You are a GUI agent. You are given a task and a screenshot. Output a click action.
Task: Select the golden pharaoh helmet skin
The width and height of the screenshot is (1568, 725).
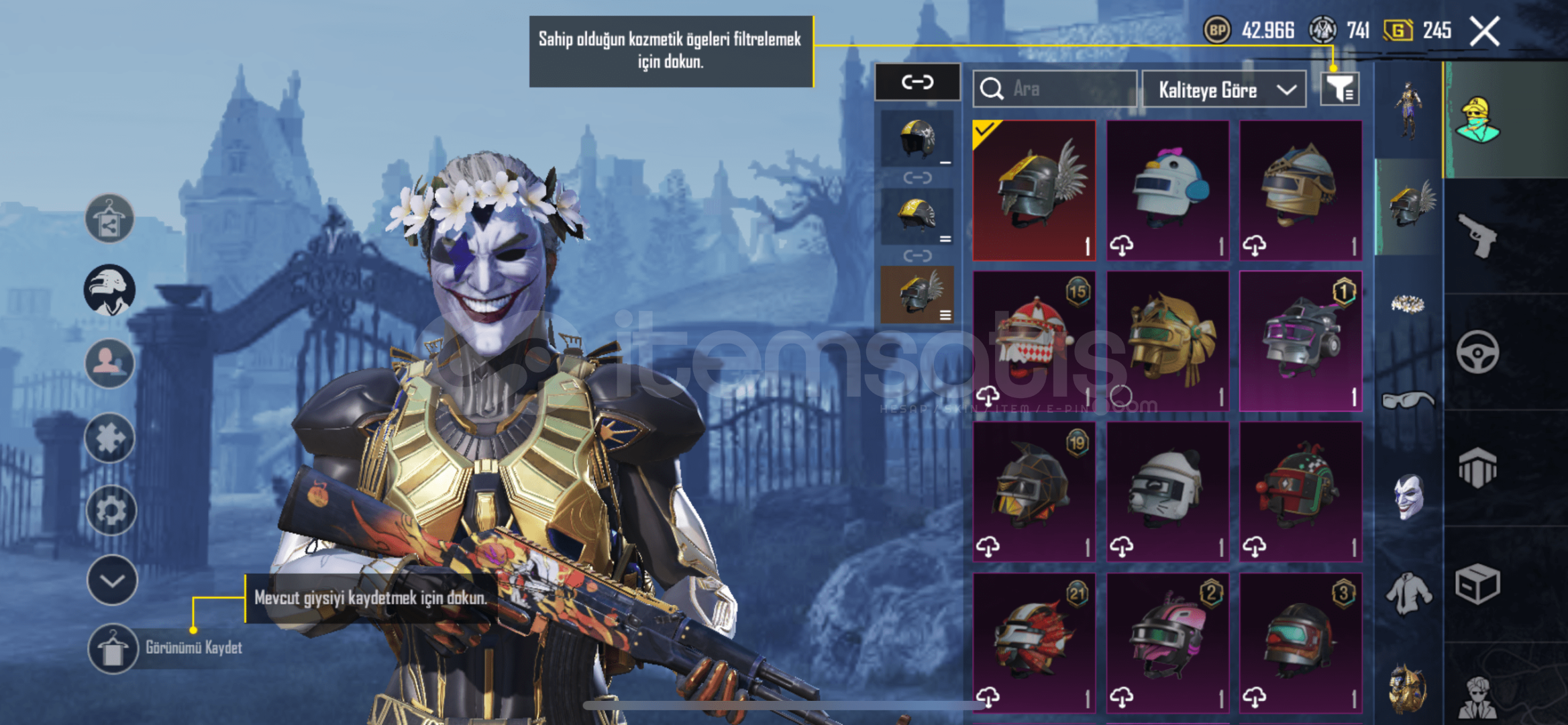[x=1167, y=341]
